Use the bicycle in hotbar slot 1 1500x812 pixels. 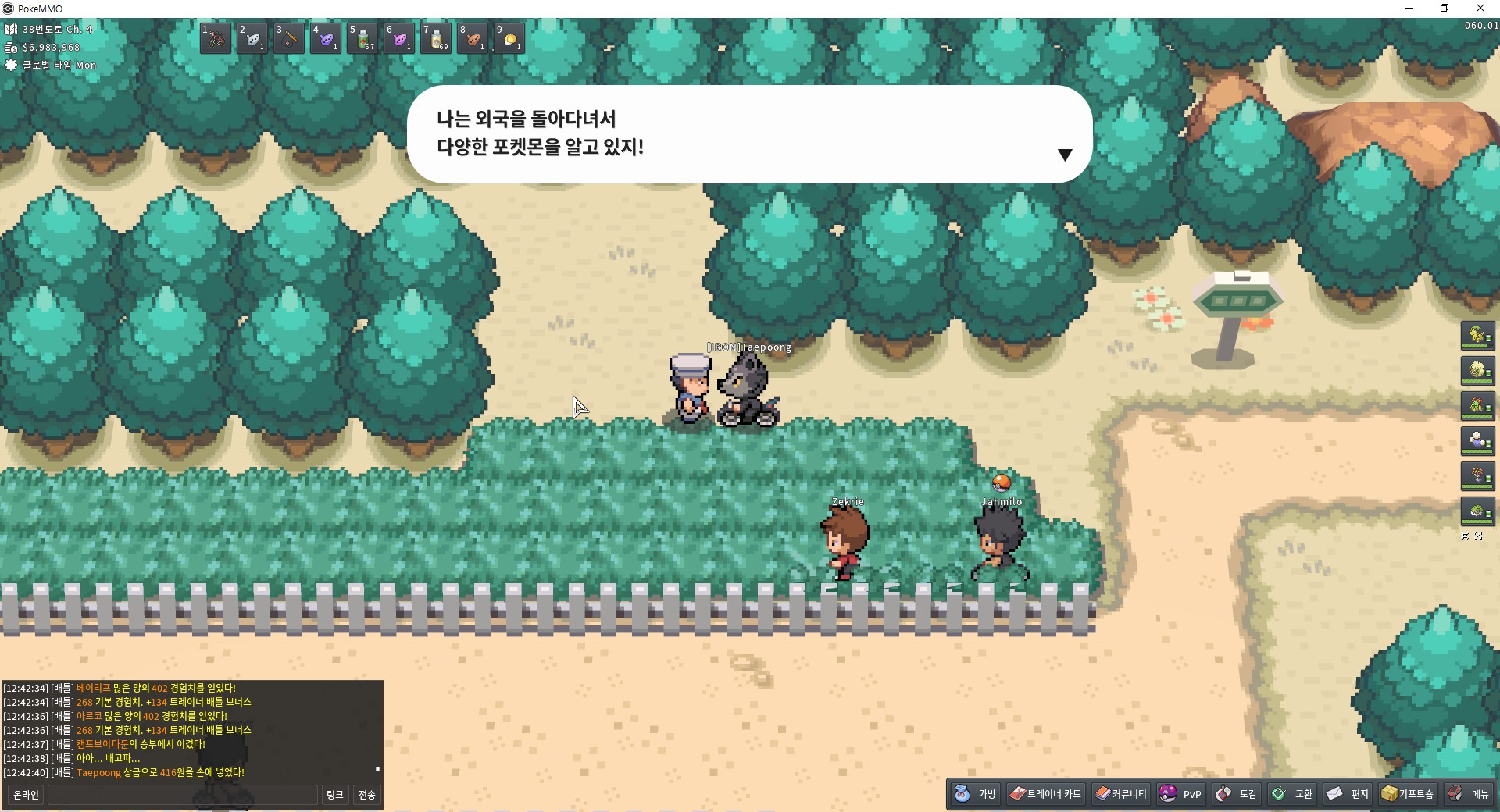tap(216, 38)
